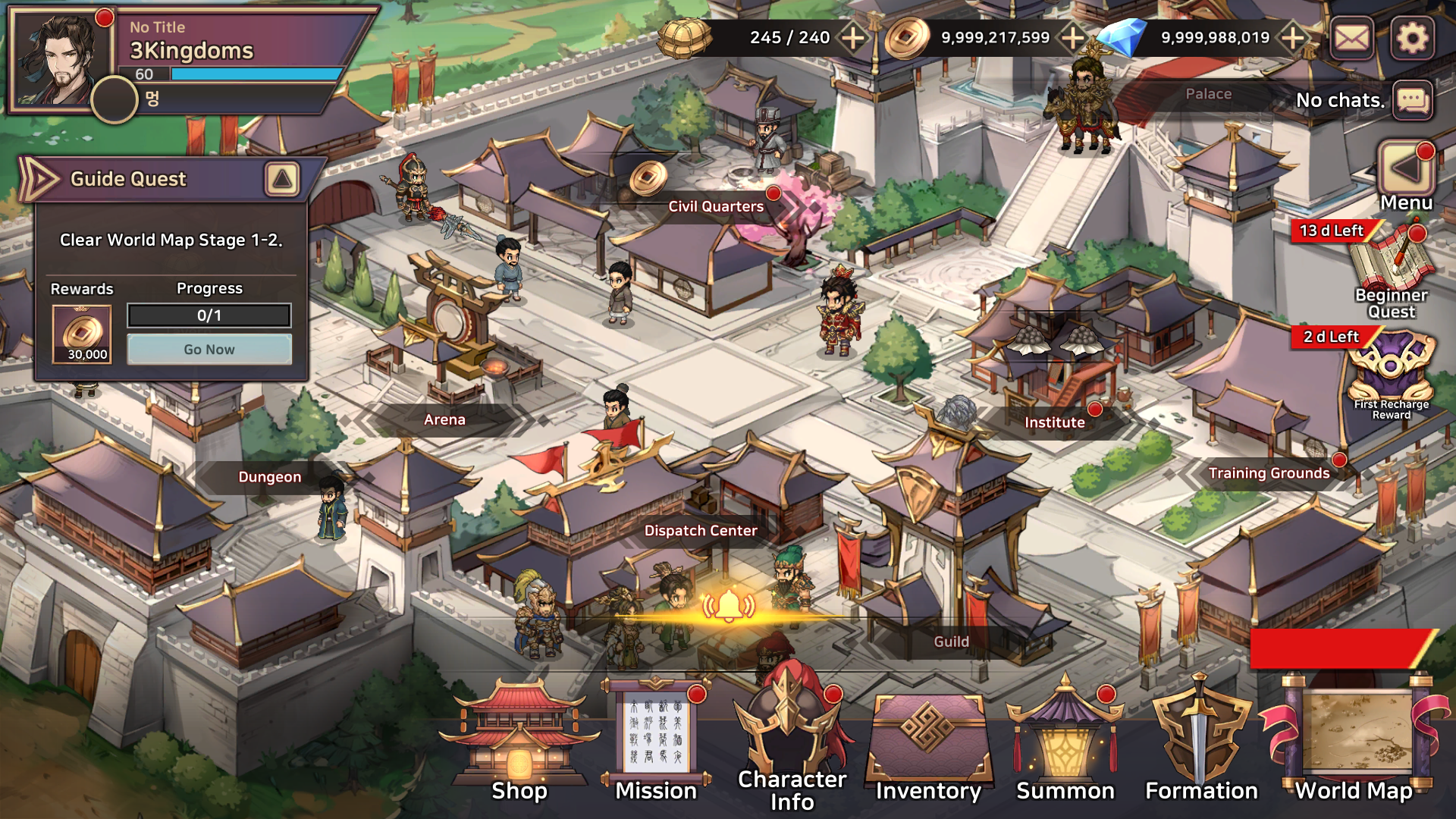This screenshot has height=819, width=1456.
Task: Add more blue diamonds with the plus
Action: click(1293, 38)
